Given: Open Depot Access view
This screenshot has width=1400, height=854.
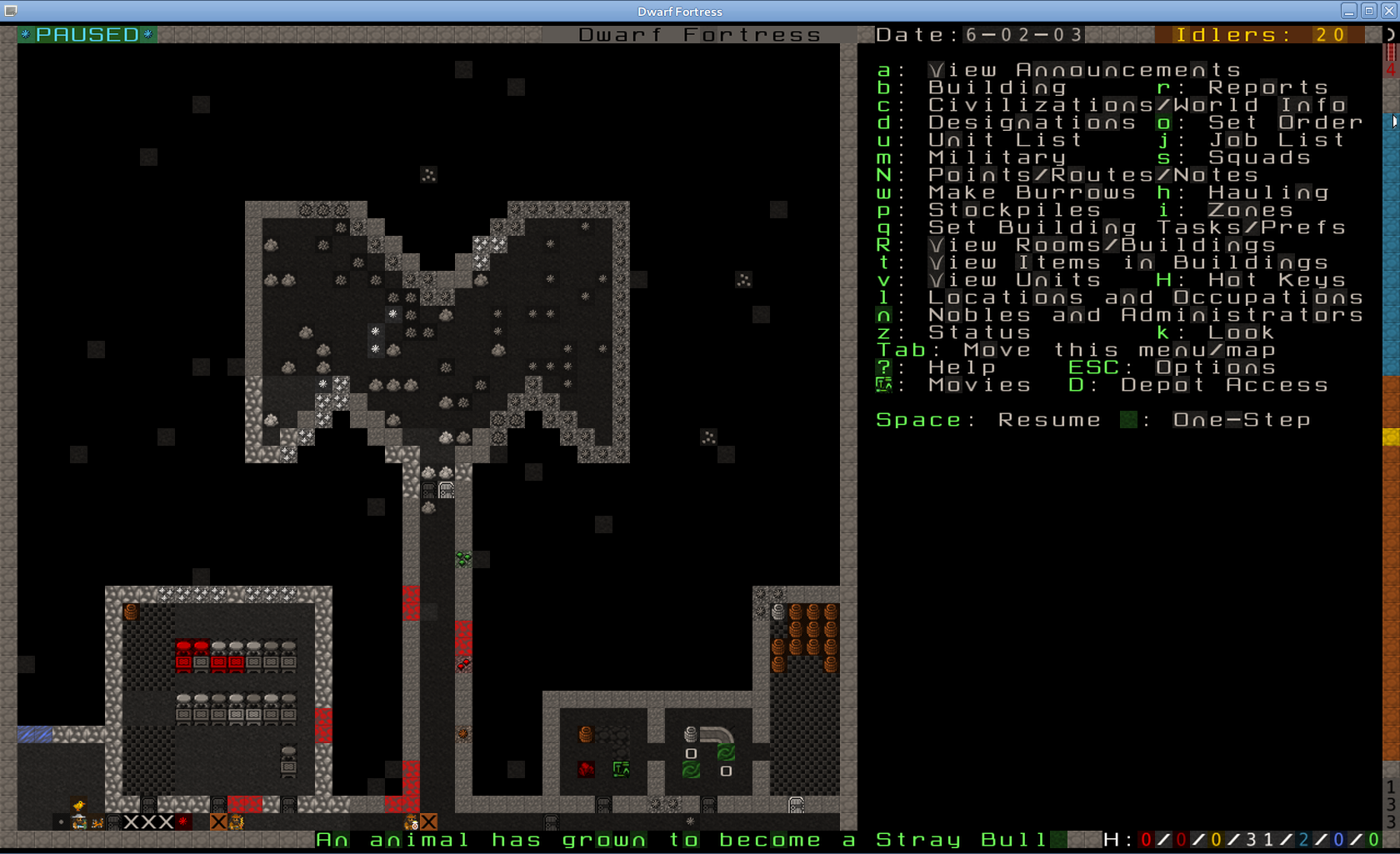Looking at the screenshot, I should (1224, 385).
